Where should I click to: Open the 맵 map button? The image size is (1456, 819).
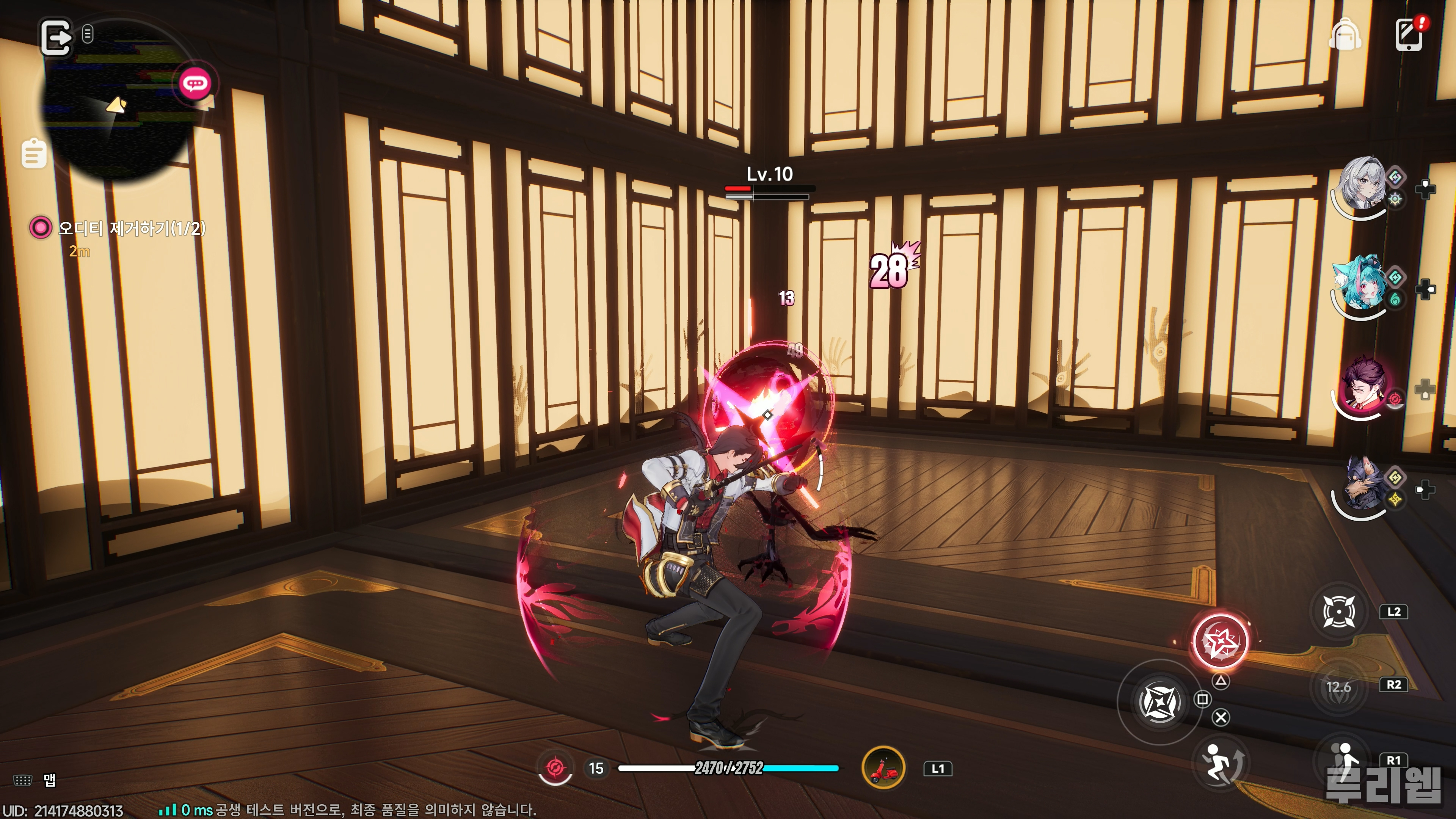[x=49, y=781]
